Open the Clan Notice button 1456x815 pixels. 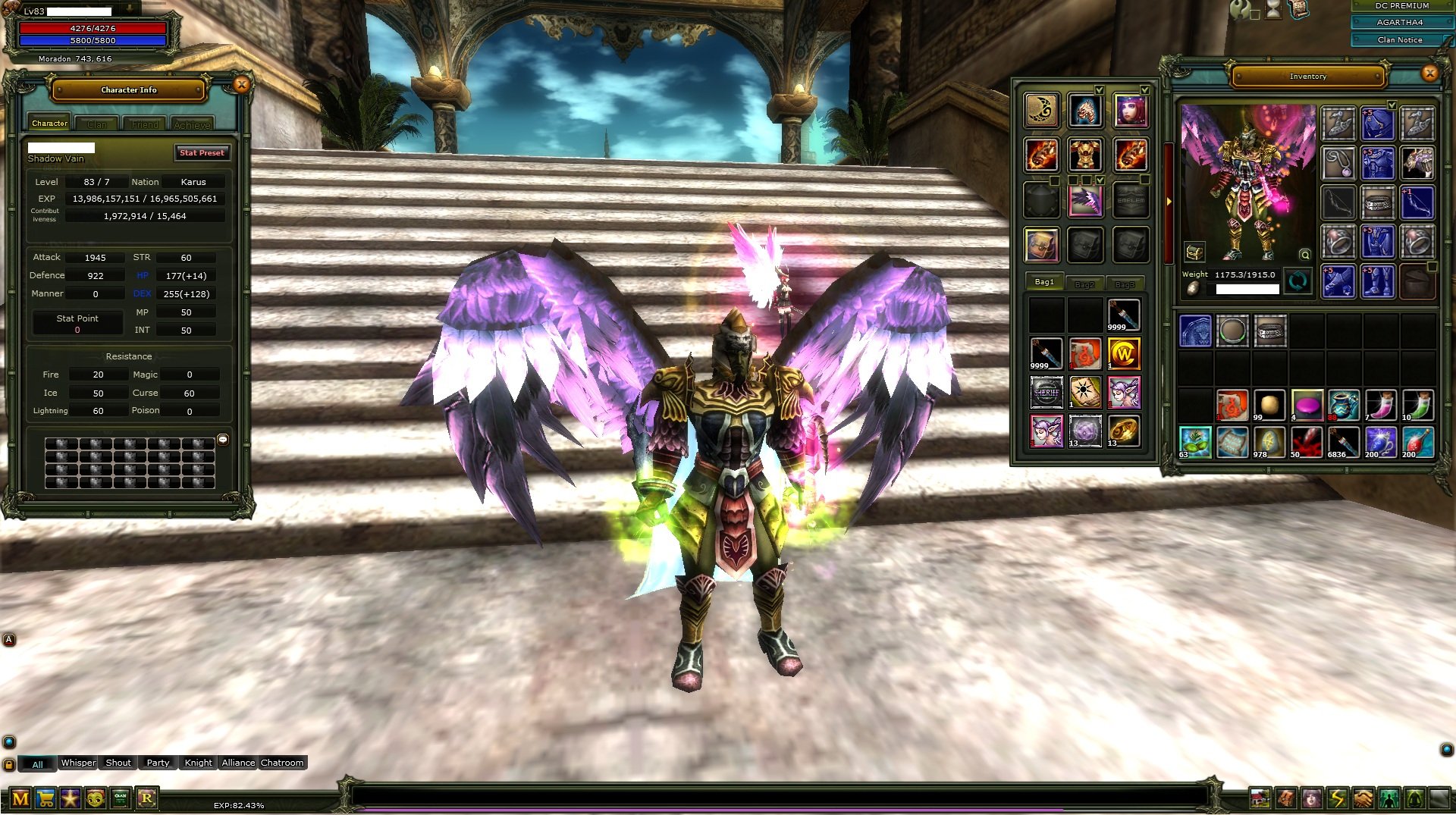[x=1399, y=39]
